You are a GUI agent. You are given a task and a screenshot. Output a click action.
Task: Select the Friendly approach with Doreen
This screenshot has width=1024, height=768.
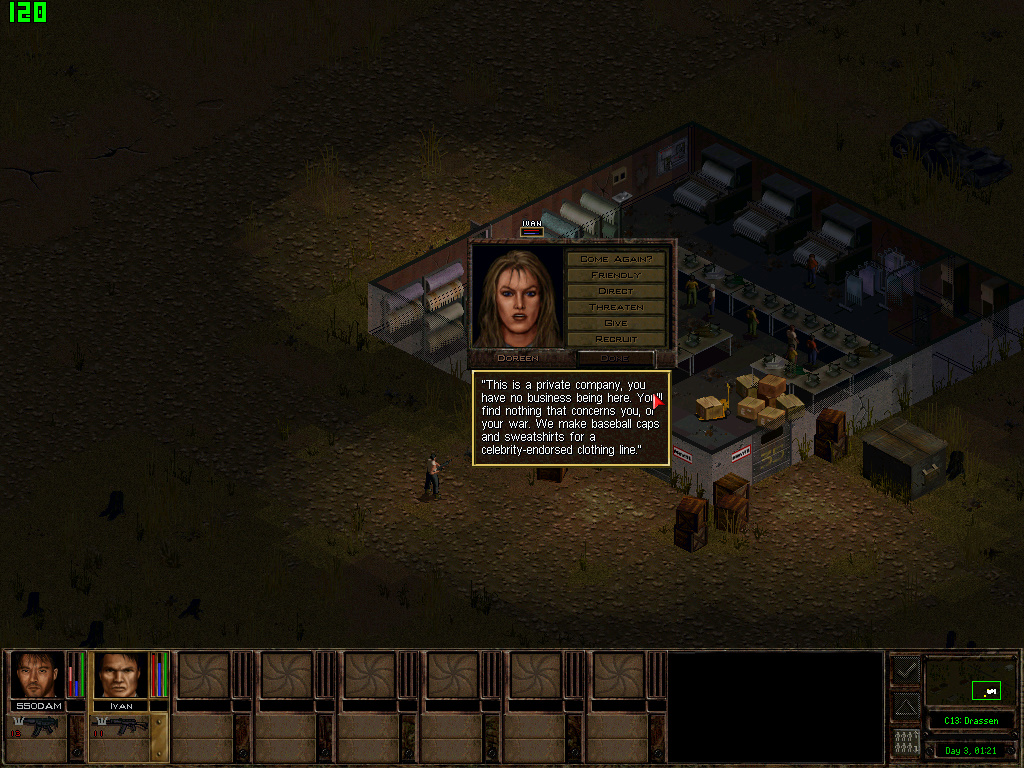coord(615,275)
